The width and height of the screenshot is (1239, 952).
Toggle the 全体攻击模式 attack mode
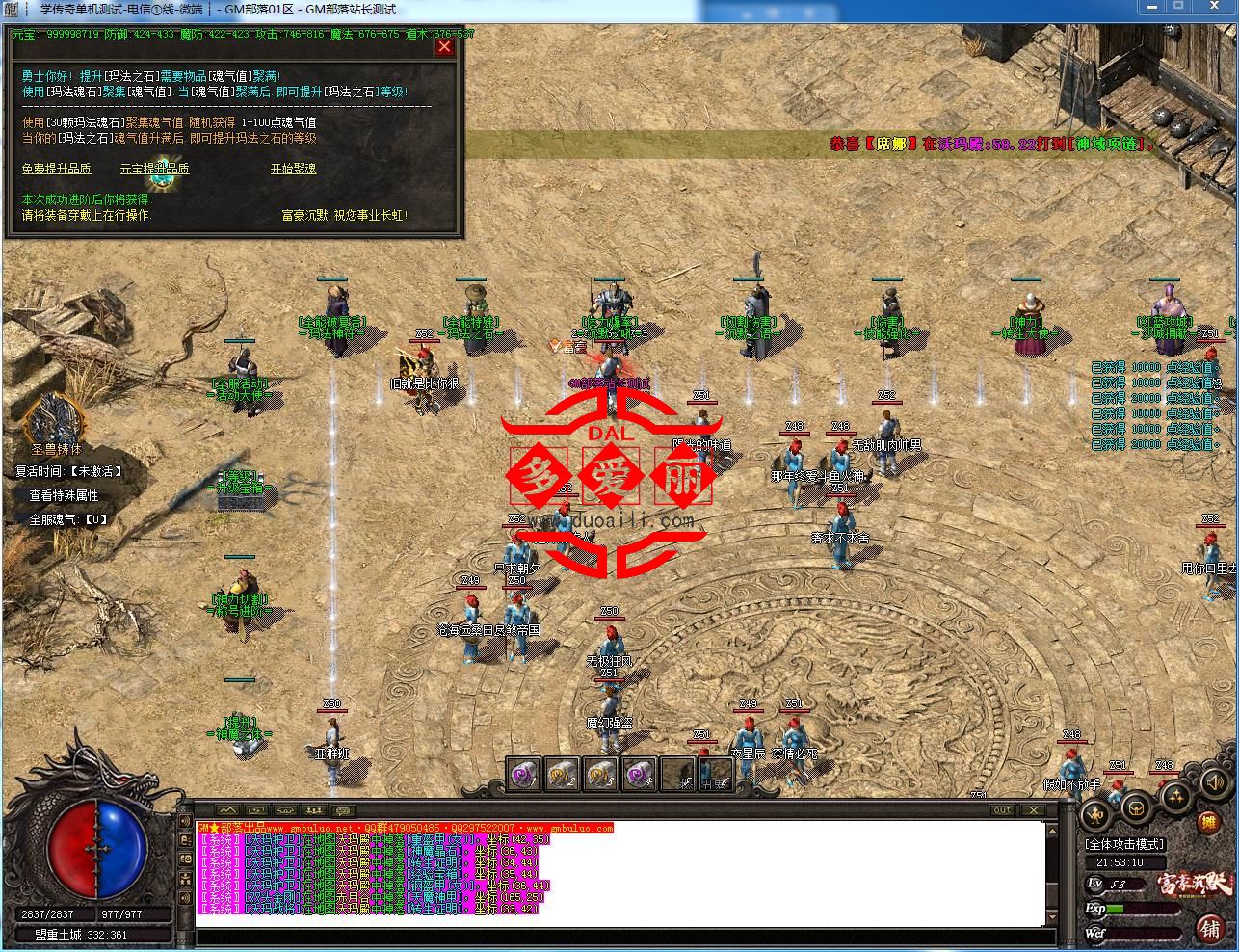tap(1123, 844)
